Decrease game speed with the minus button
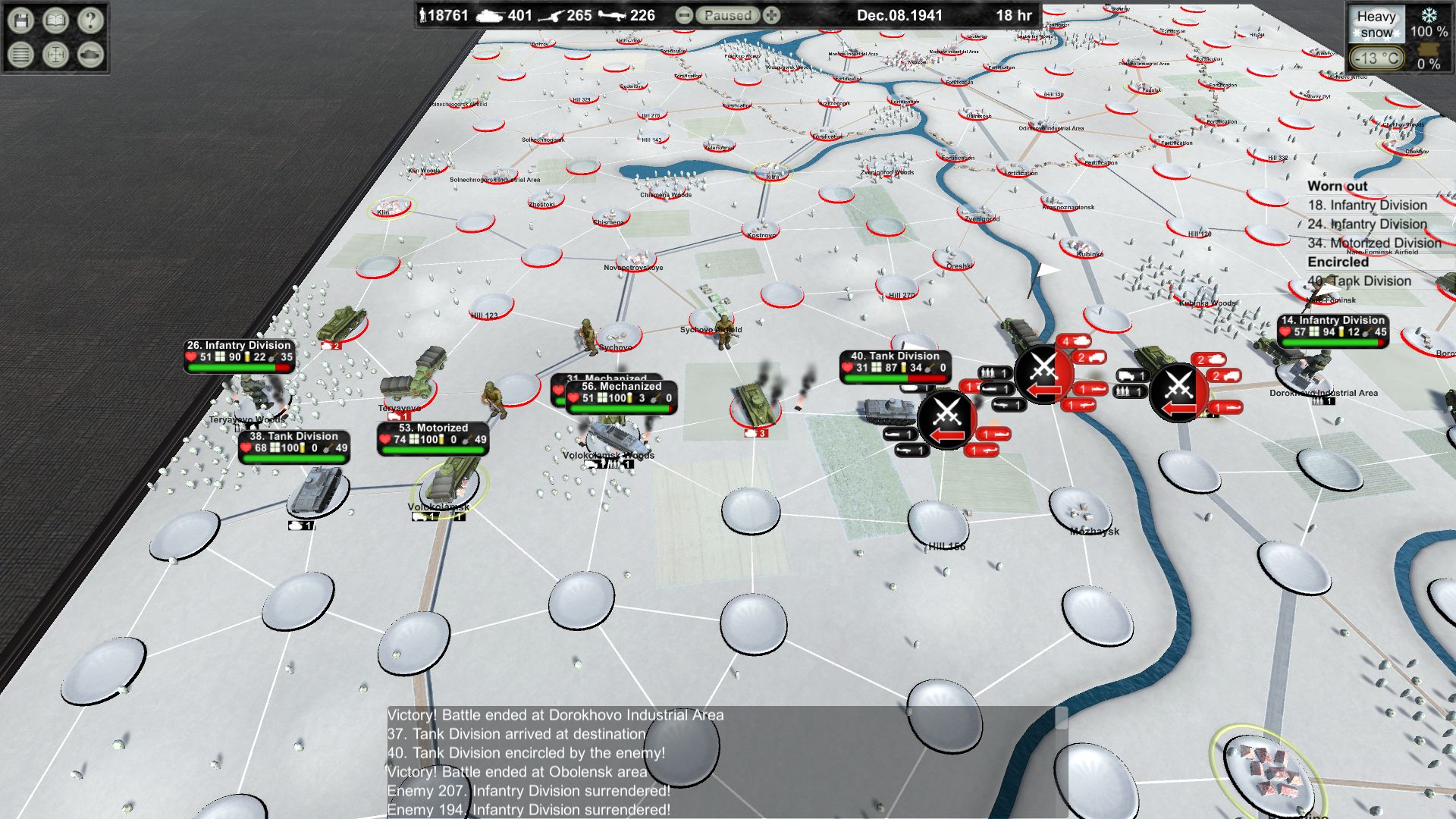Viewport: 1456px width, 819px height. coord(683,15)
